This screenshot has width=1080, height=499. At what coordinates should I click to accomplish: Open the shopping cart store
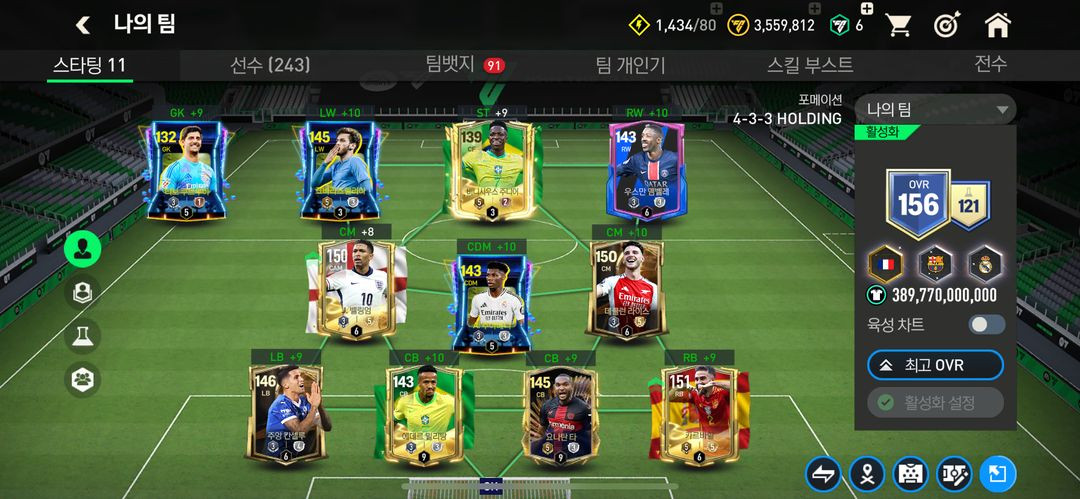[898, 25]
